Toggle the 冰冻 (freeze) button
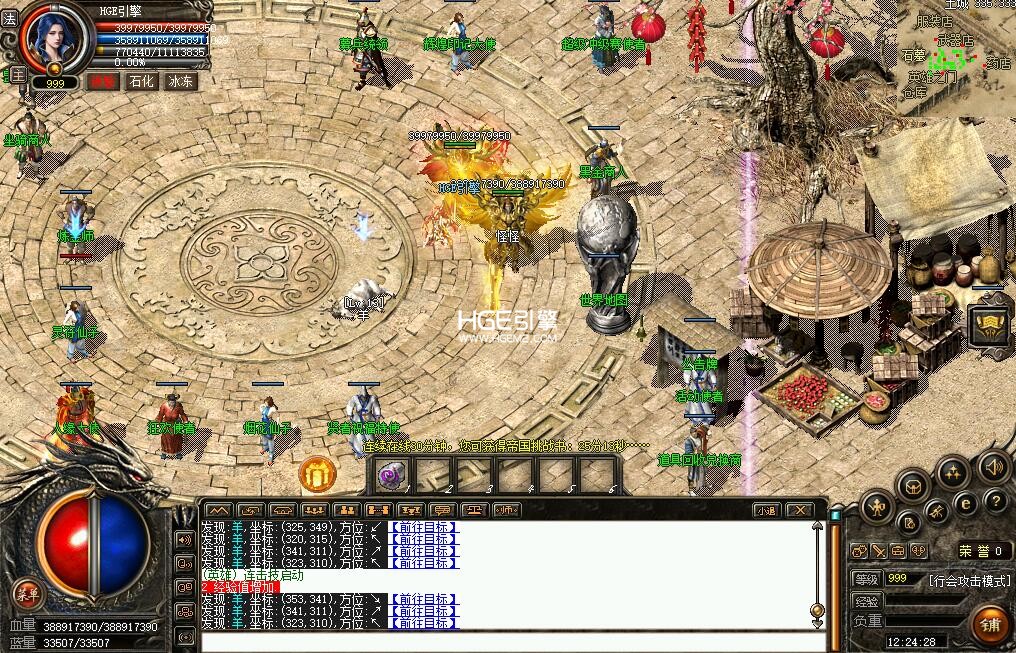Screen dimensions: 1016x653 tap(180, 82)
